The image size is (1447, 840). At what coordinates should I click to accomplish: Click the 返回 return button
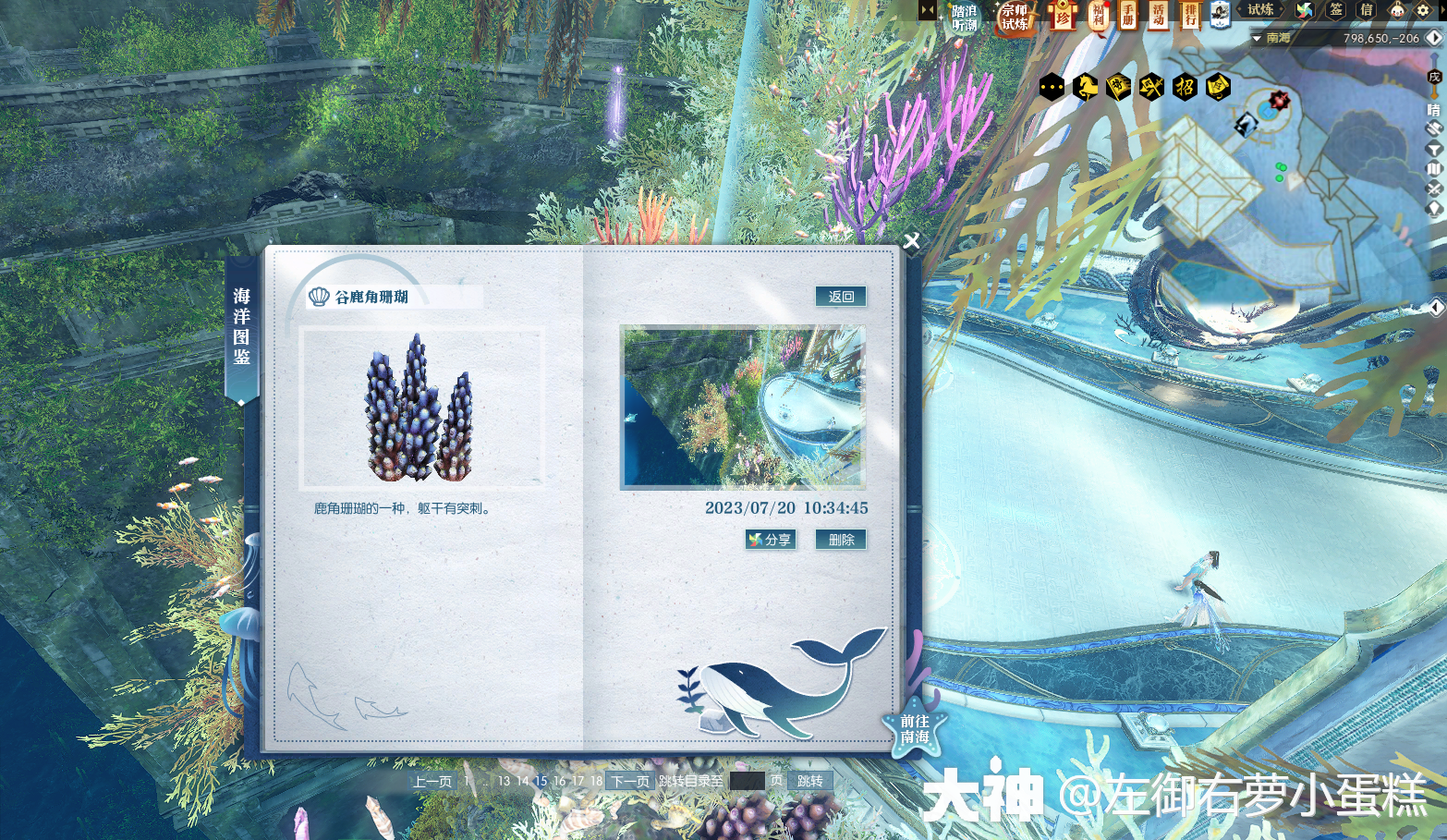point(841,296)
